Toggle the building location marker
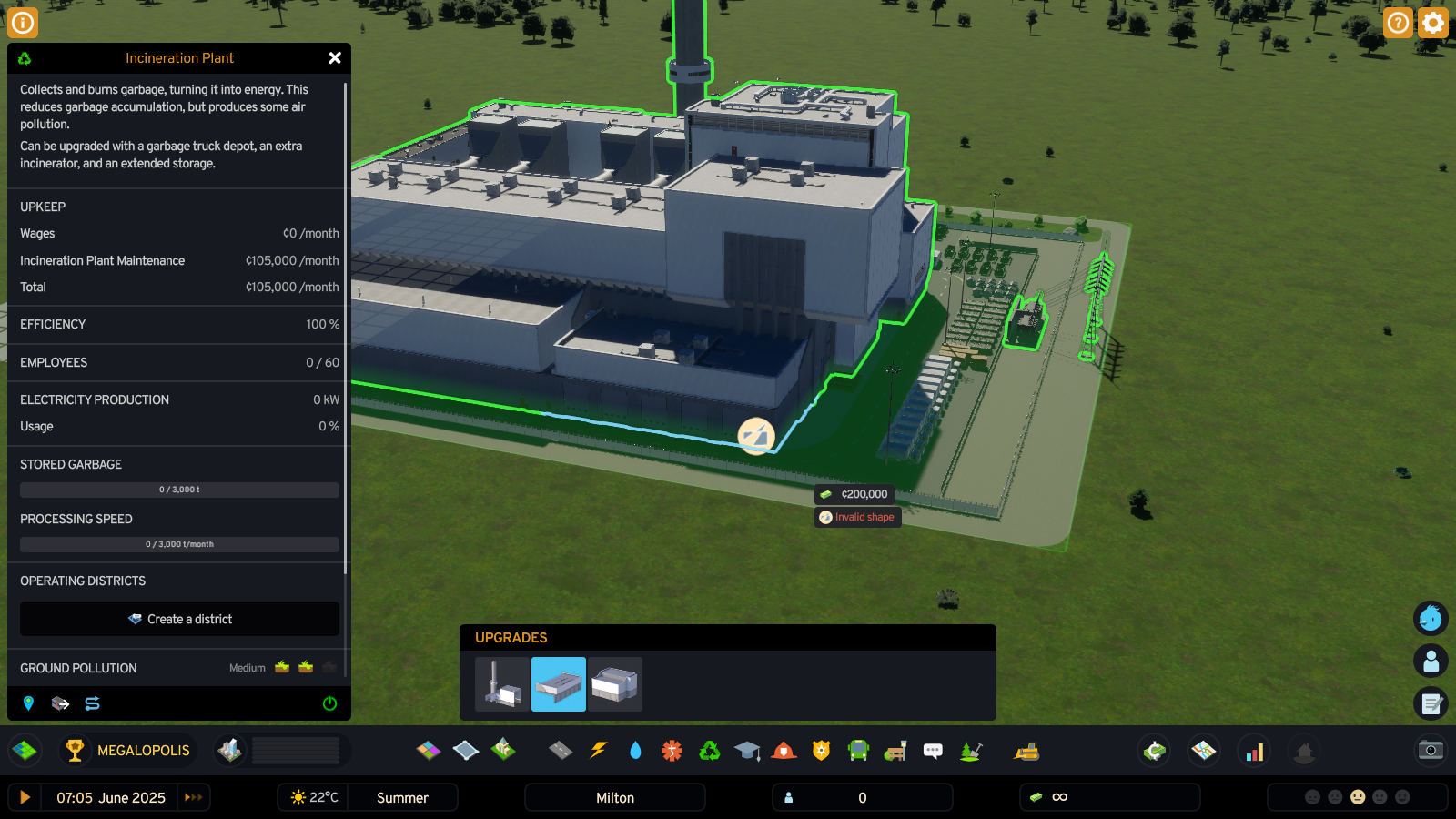 pyautogui.click(x=28, y=703)
